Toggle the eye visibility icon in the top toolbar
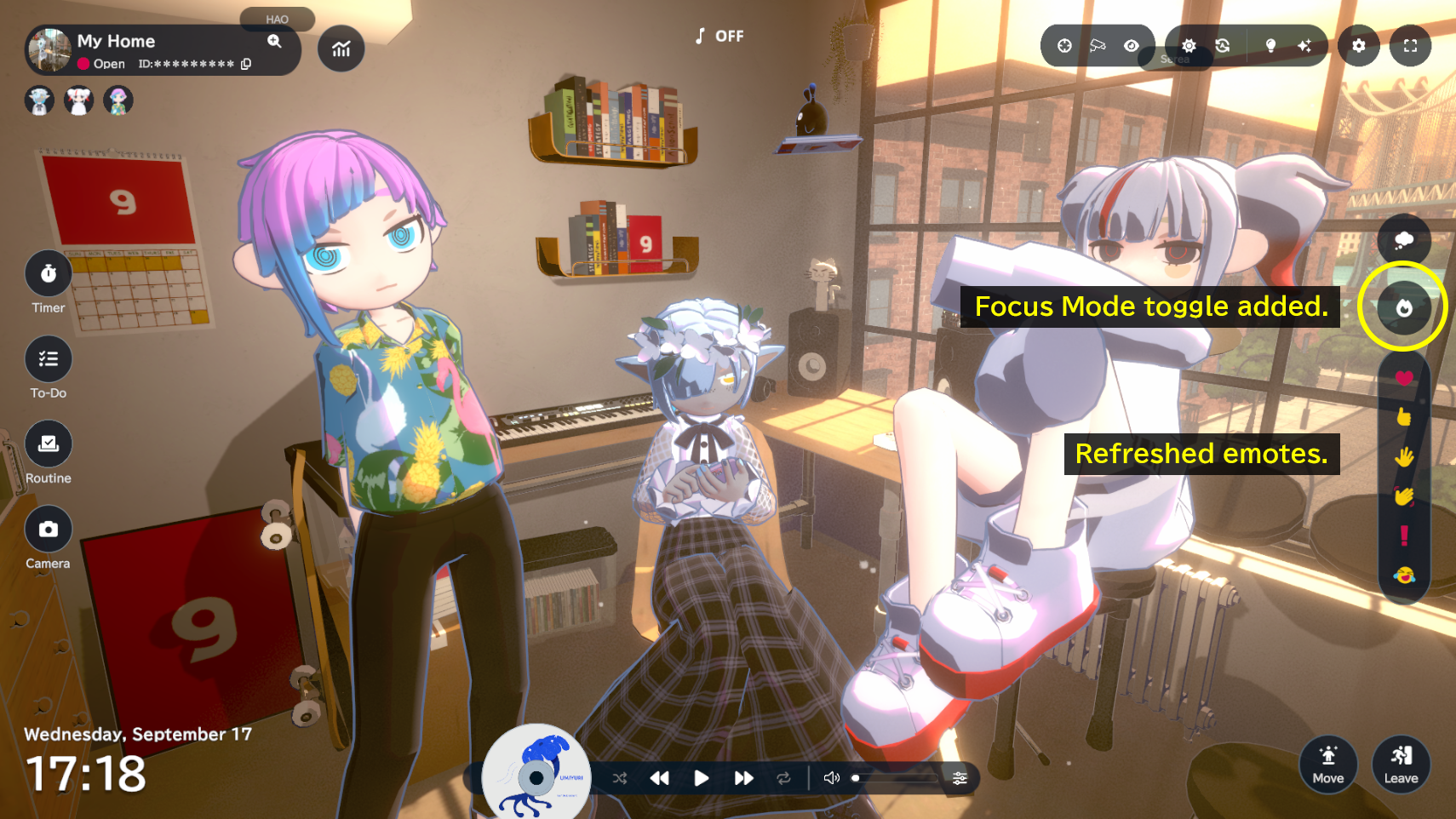The width and height of the screenshot is (1456, 819). tap(1131, 46)
